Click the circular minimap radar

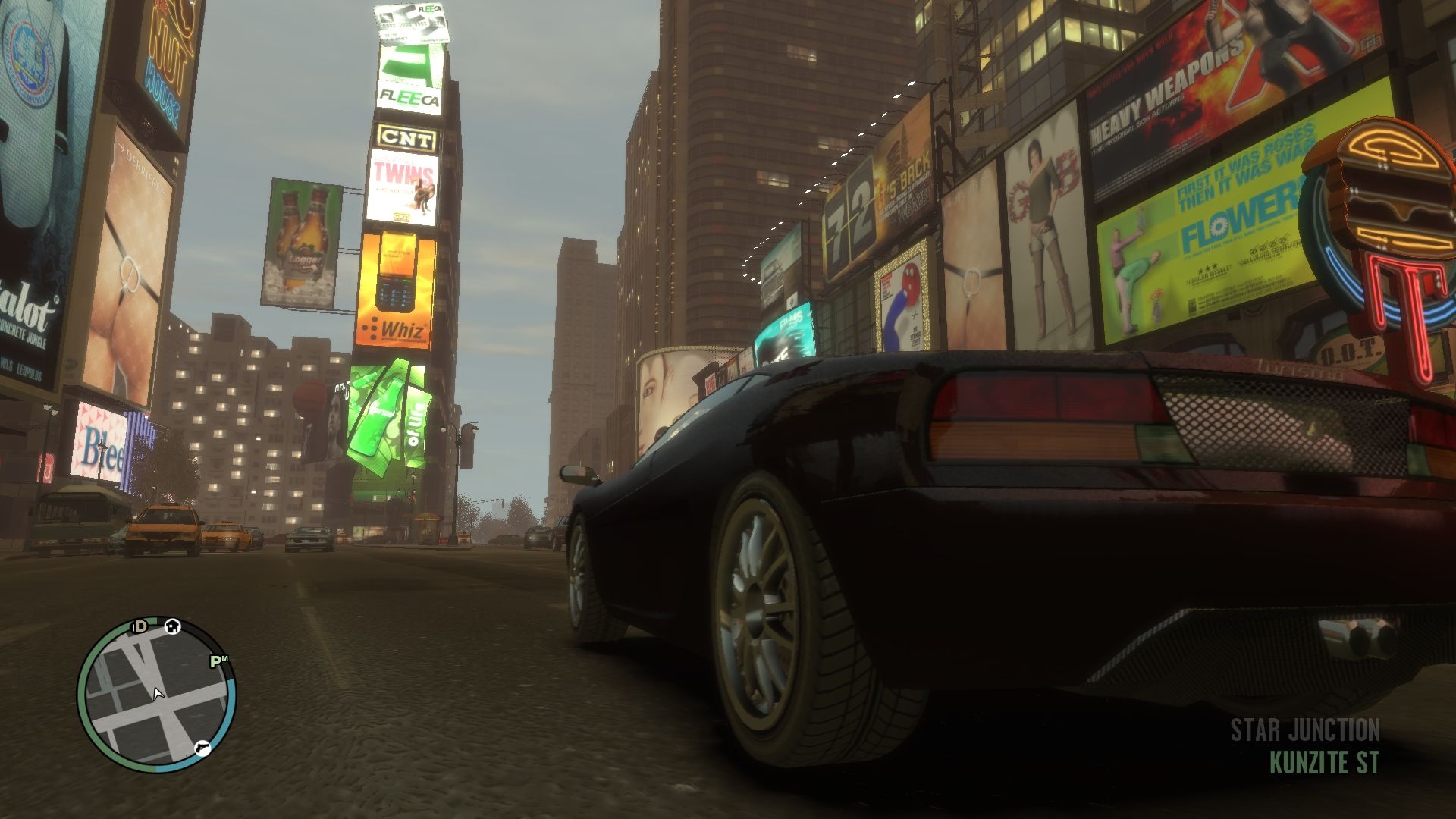pyautogui.click(x=156, y=695)
